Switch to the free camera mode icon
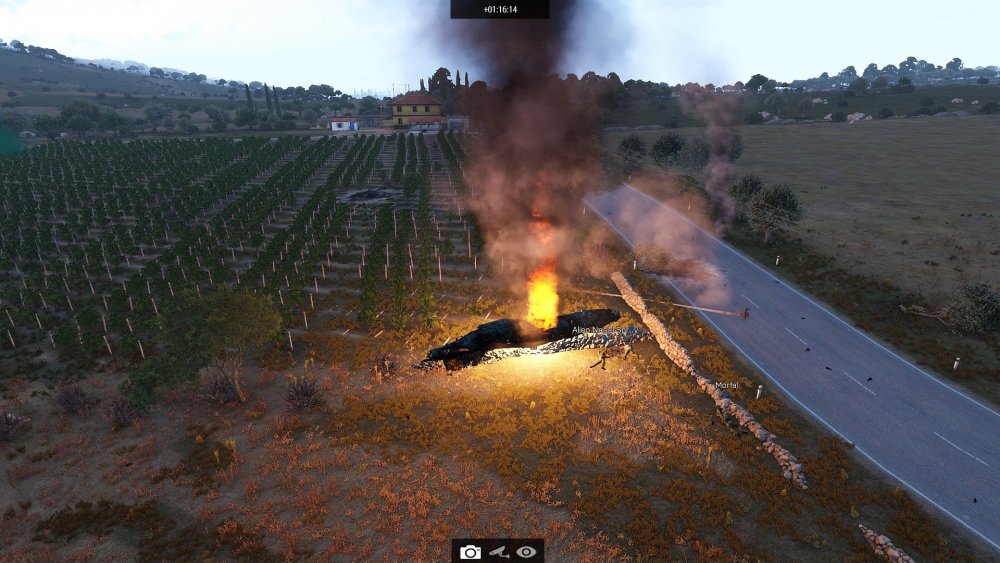1000x563 pixels. pyautogui.click(x=470, y=552)
